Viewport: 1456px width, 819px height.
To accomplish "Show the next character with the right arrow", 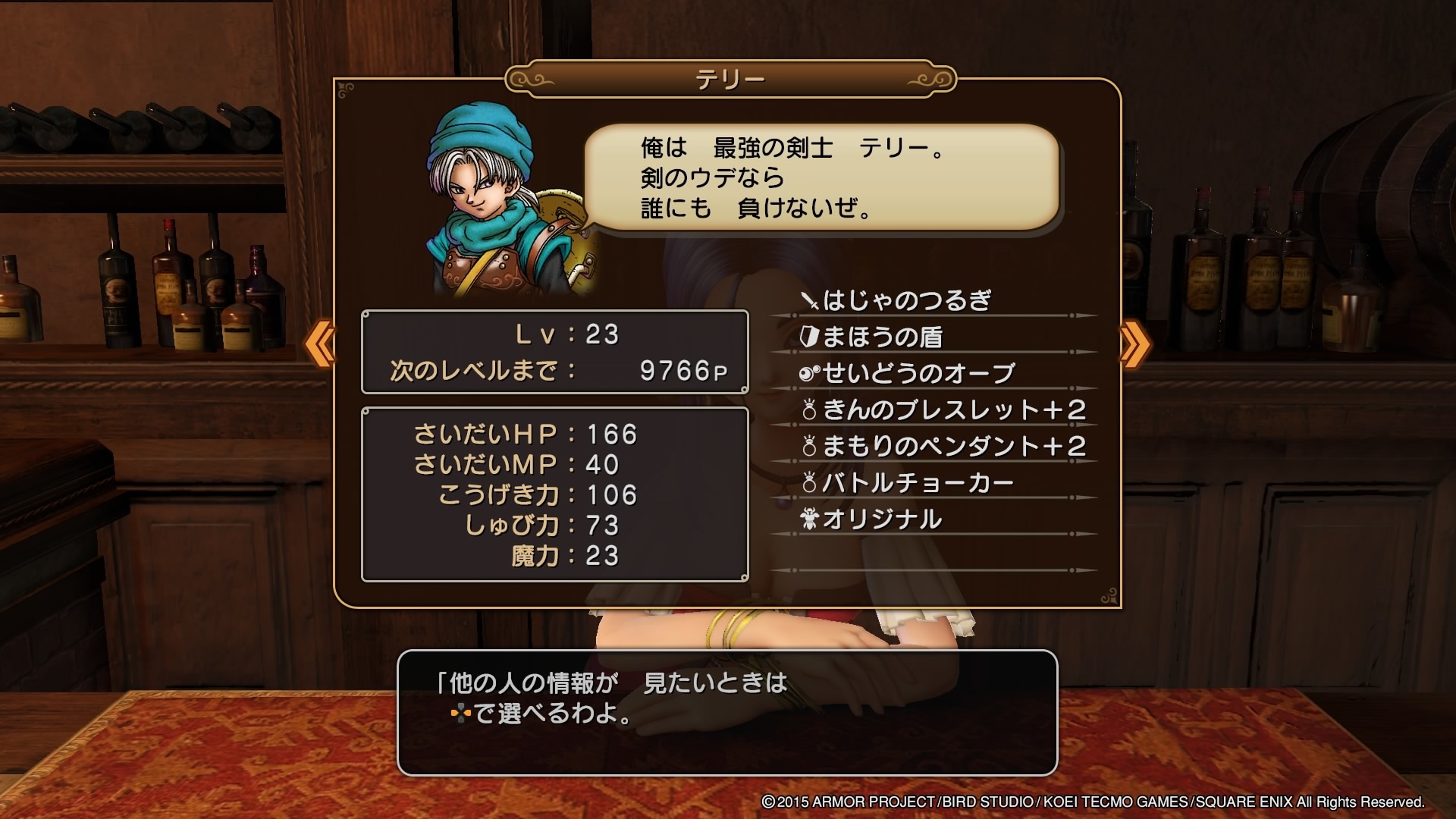I will tap(1134, 344).
